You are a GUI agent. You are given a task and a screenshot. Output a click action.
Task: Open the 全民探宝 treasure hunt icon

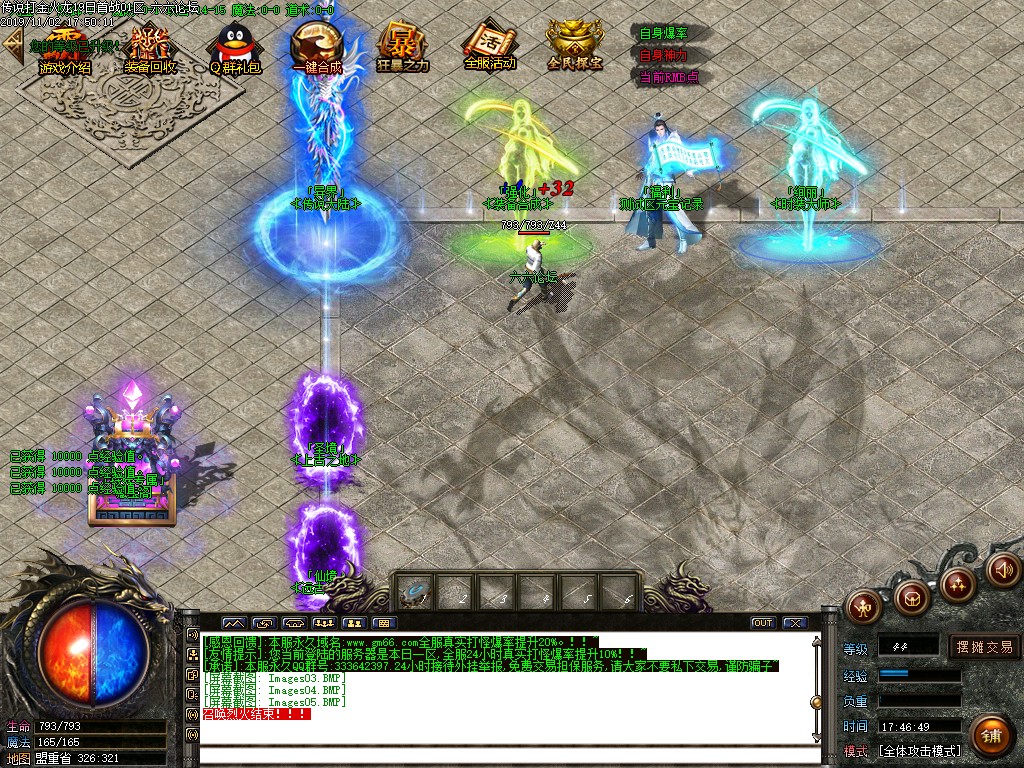[x=575, y=46]
